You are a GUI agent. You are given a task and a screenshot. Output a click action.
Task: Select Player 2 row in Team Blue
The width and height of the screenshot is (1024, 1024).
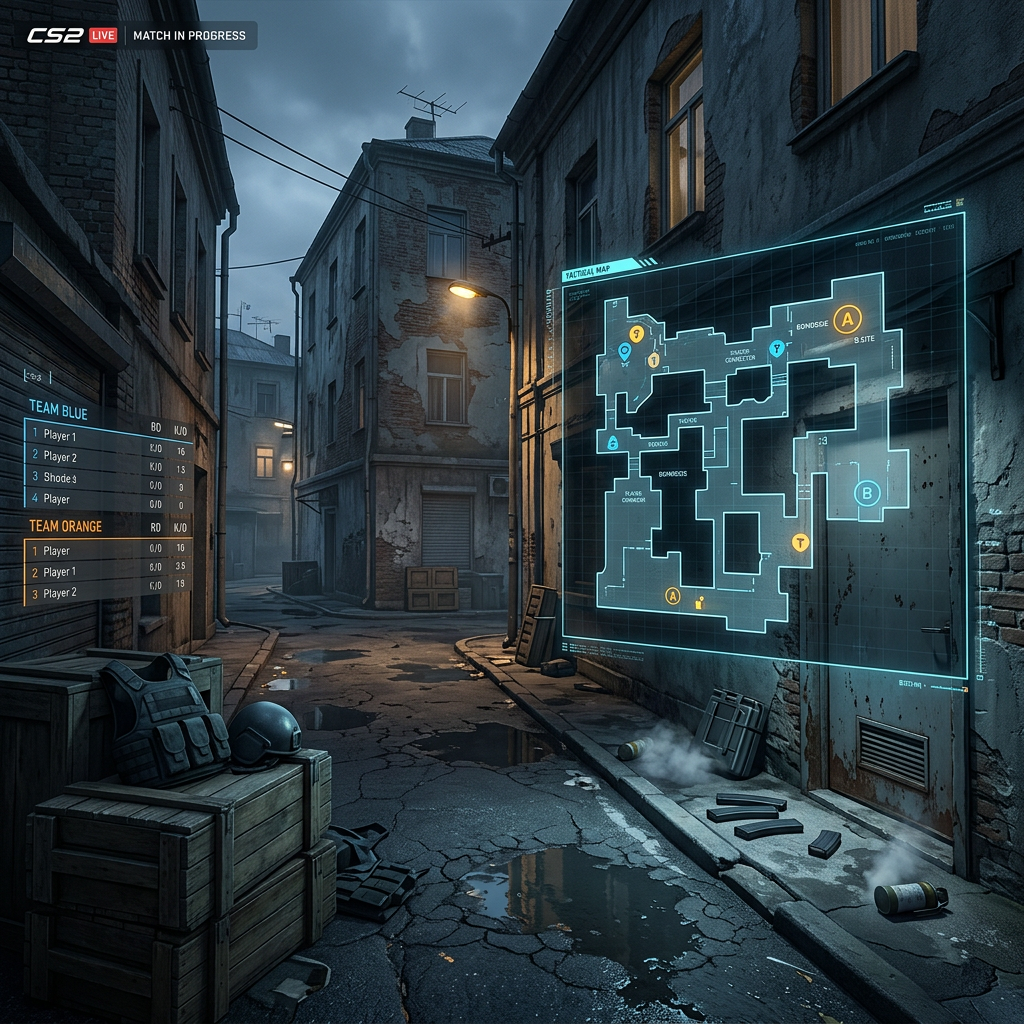[x=60, y=457]
